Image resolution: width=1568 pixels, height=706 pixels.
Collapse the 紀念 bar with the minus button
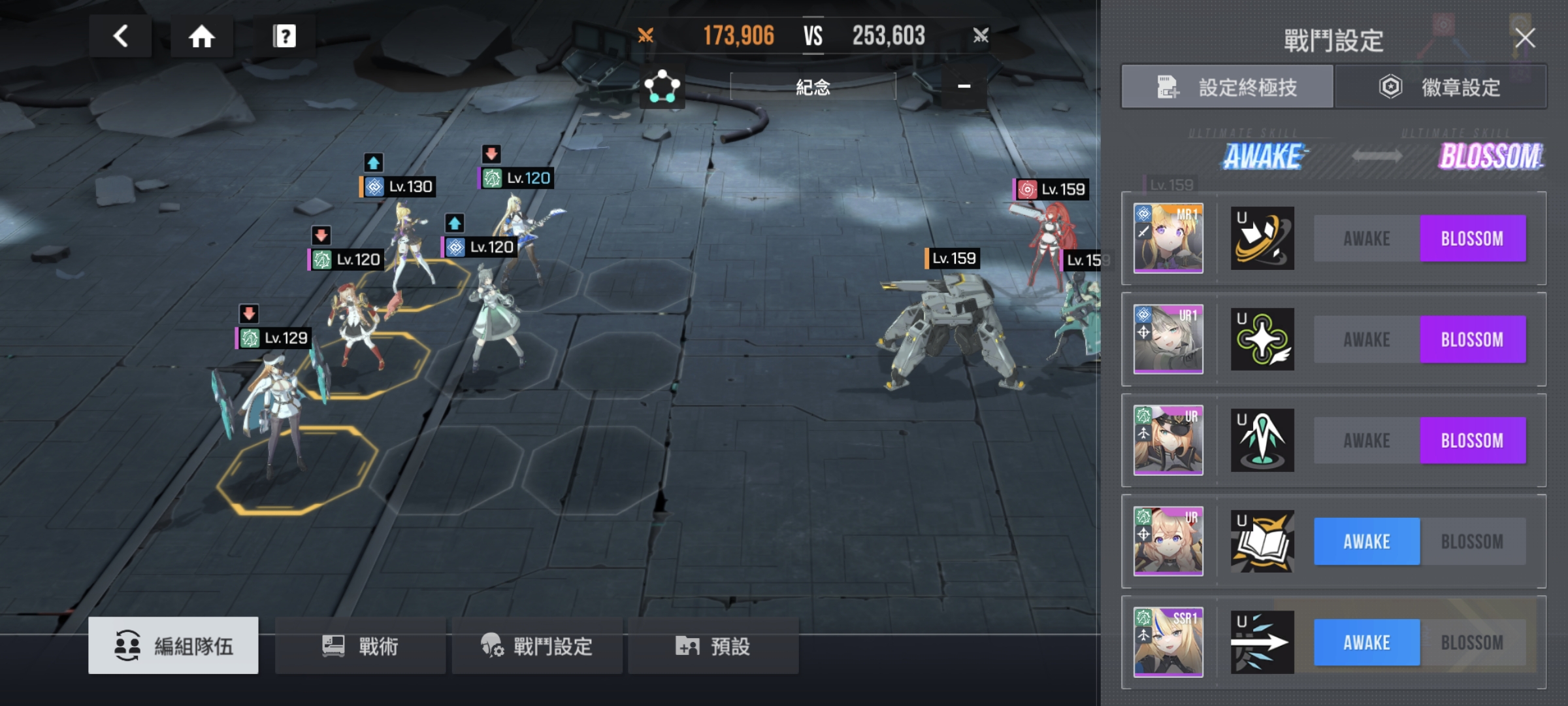pyautogui.click(x=964, y=86)
